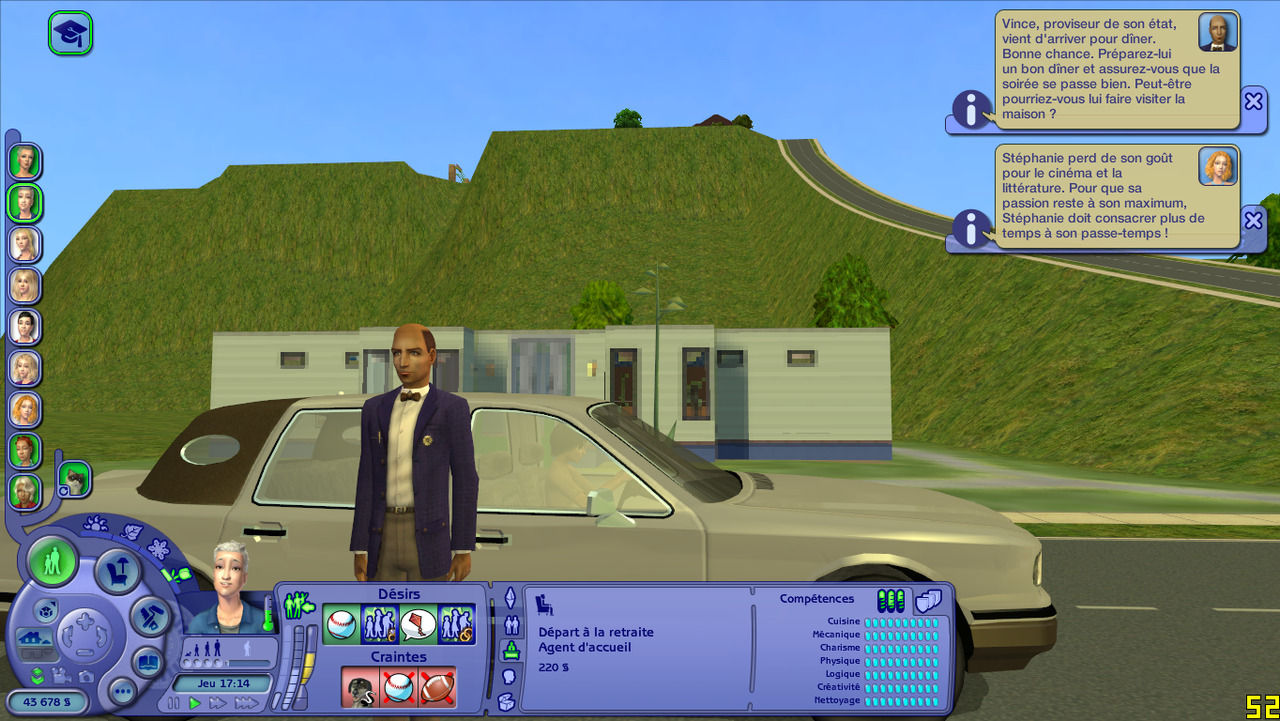Image resolution: width=1280 pixels, height=721 pixels.
Task: Select the football fear in Craintes
Action: (x=437, y=687)
